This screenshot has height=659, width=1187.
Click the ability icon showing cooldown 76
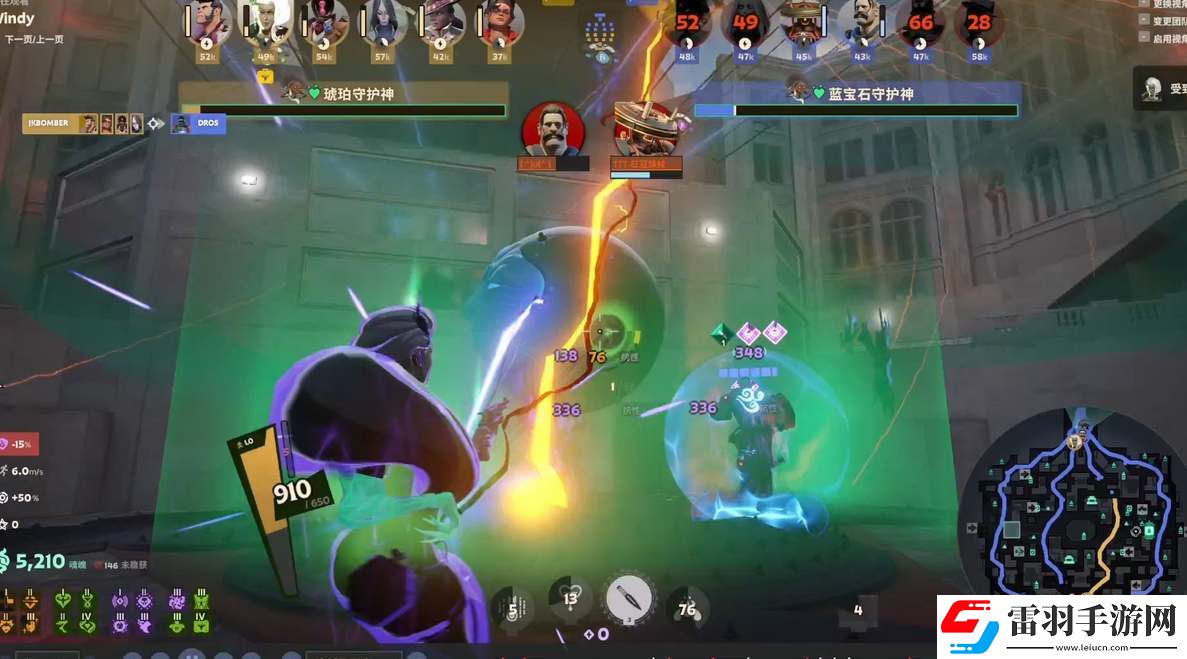click(x=687, y=608)
